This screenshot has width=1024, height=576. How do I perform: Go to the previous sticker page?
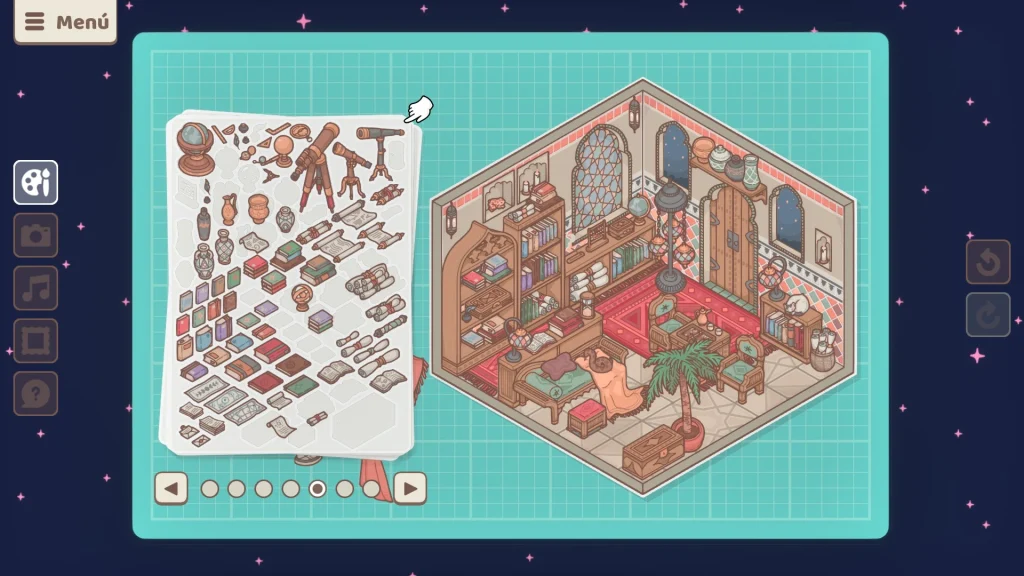(x=172, y=488)
